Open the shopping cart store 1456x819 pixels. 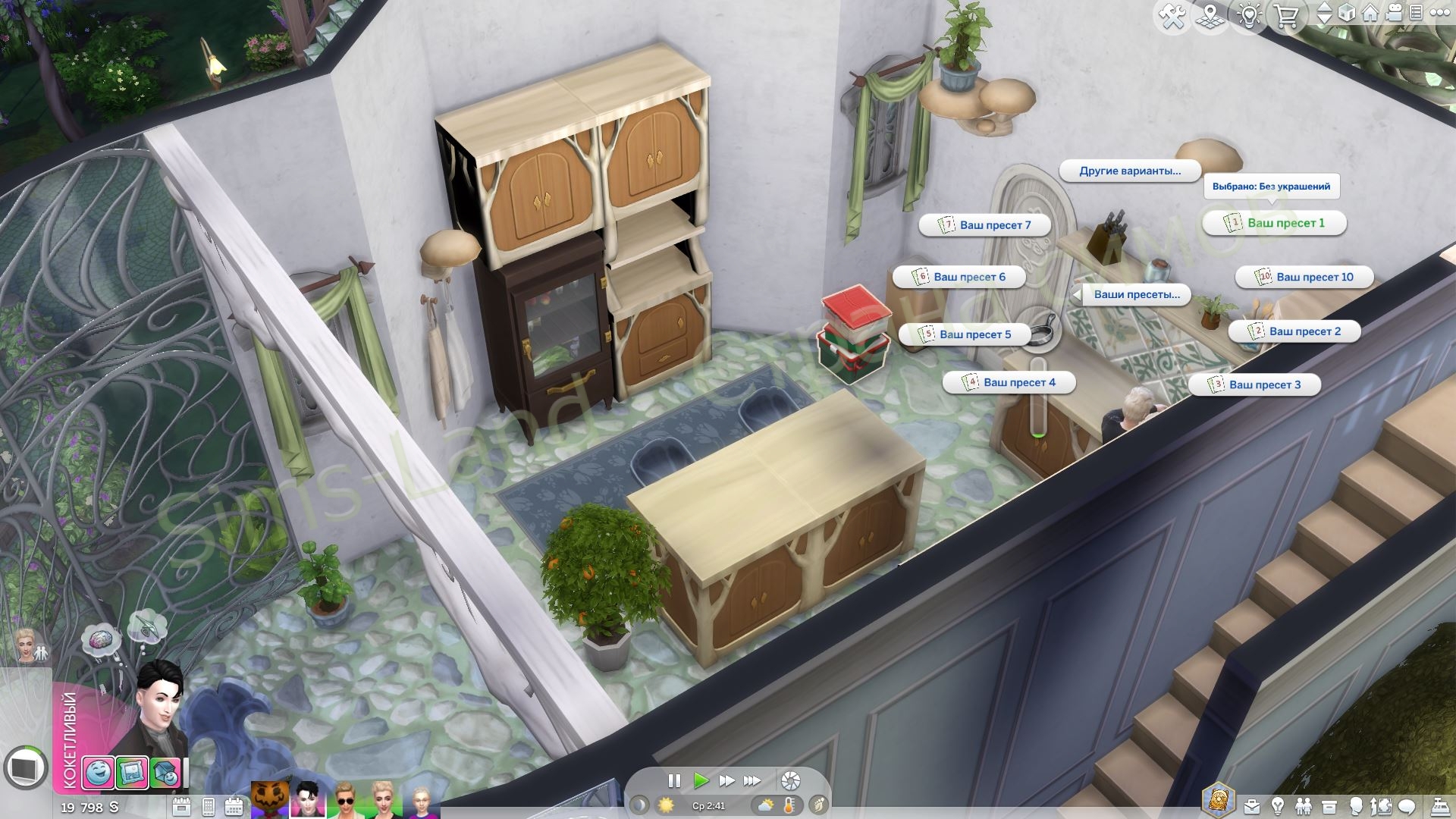[1286, 16]
